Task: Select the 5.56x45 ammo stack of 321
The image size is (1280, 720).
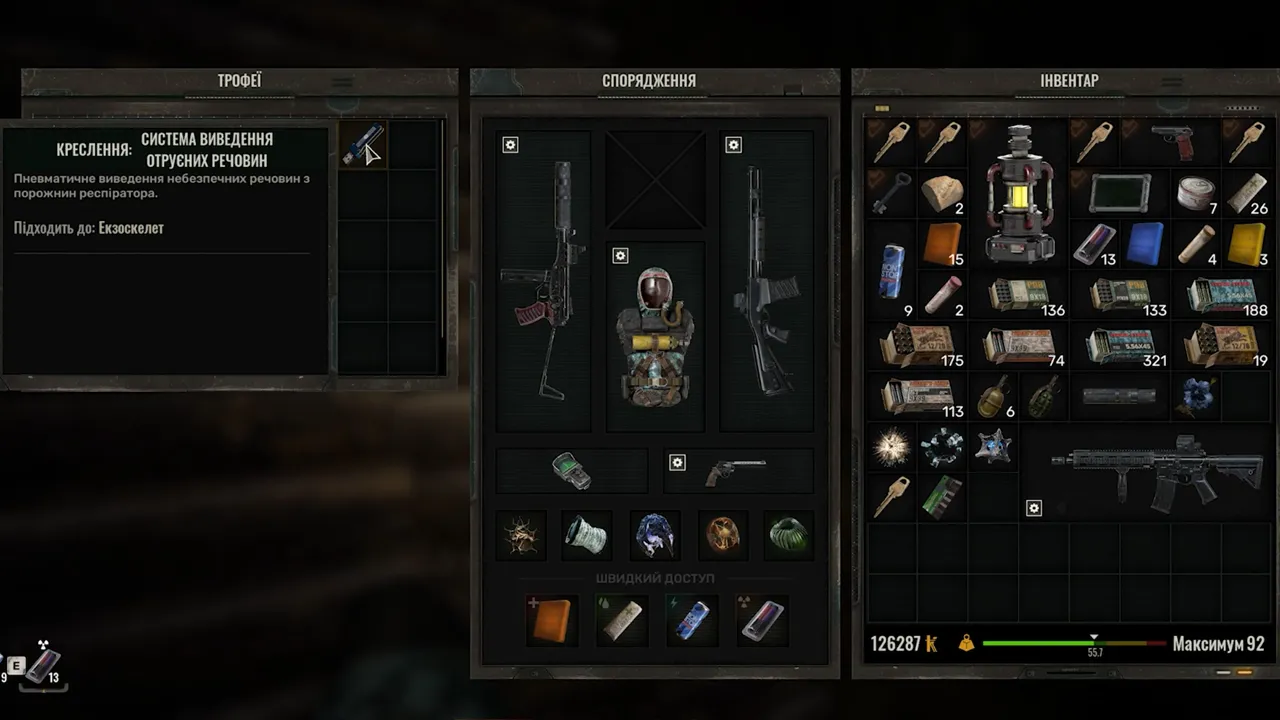Action: tap(1121, 346)
